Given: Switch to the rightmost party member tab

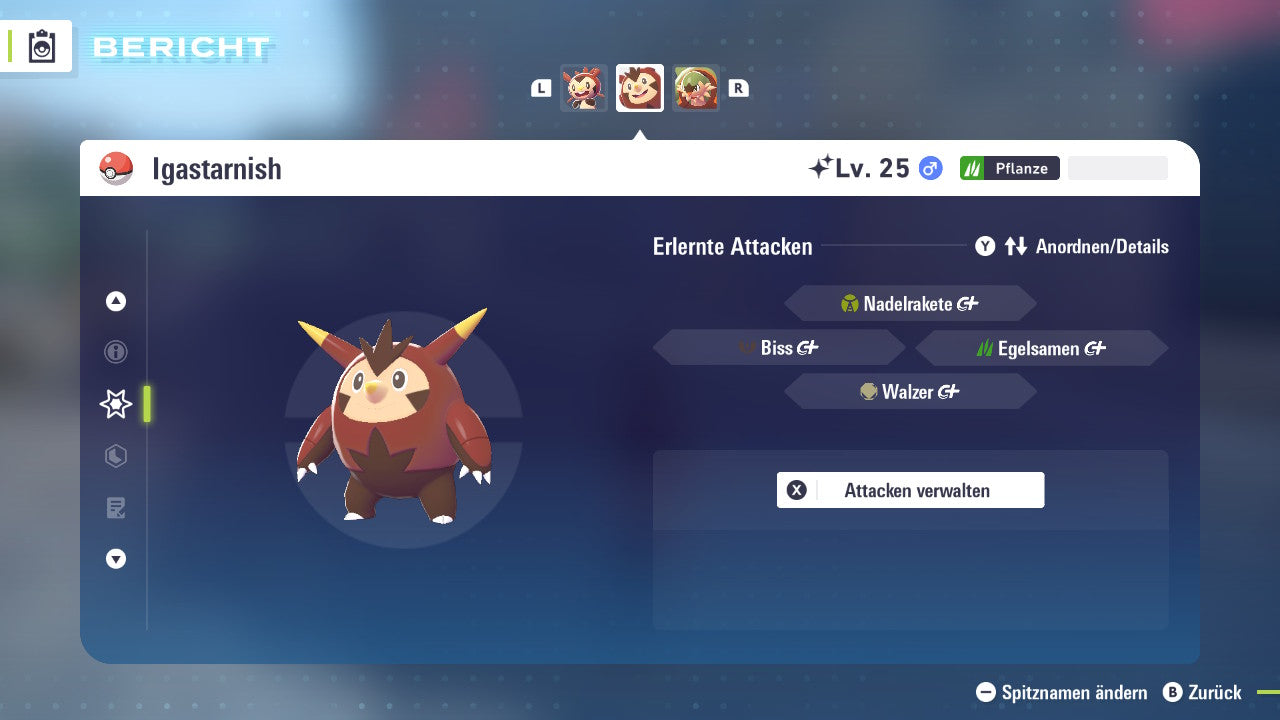Looking at the screenshot, I should (x=697, y=88).
